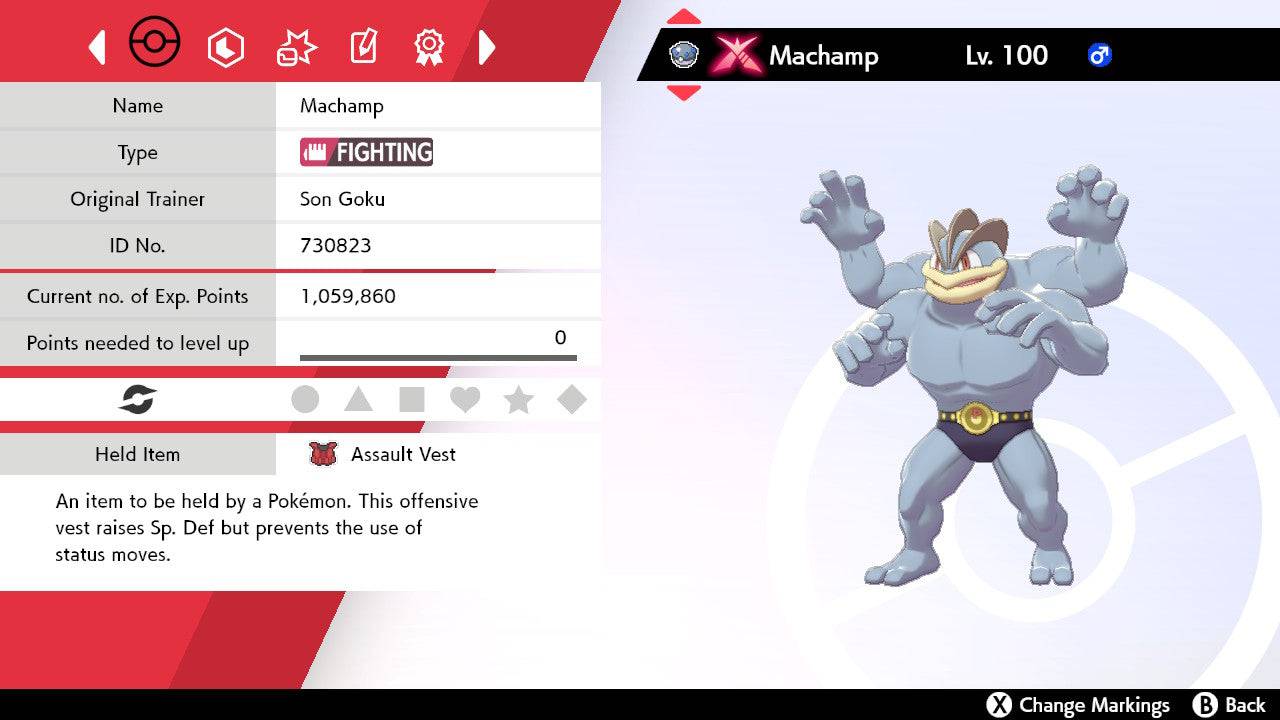
Task: Advance to the next summary page arrow
Action: coord(487,47)
